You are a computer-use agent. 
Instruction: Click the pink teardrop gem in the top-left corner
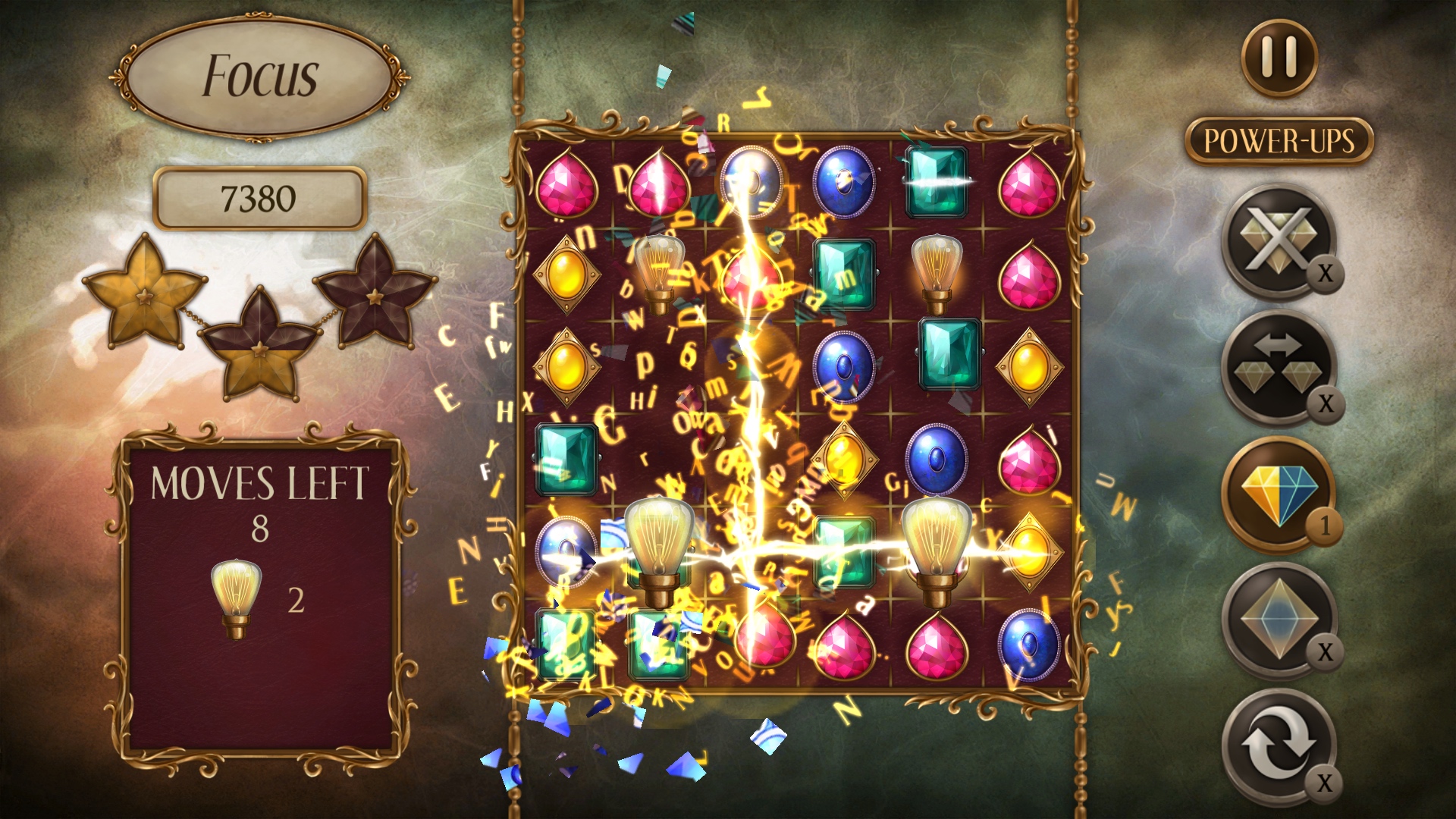point(567,184)
